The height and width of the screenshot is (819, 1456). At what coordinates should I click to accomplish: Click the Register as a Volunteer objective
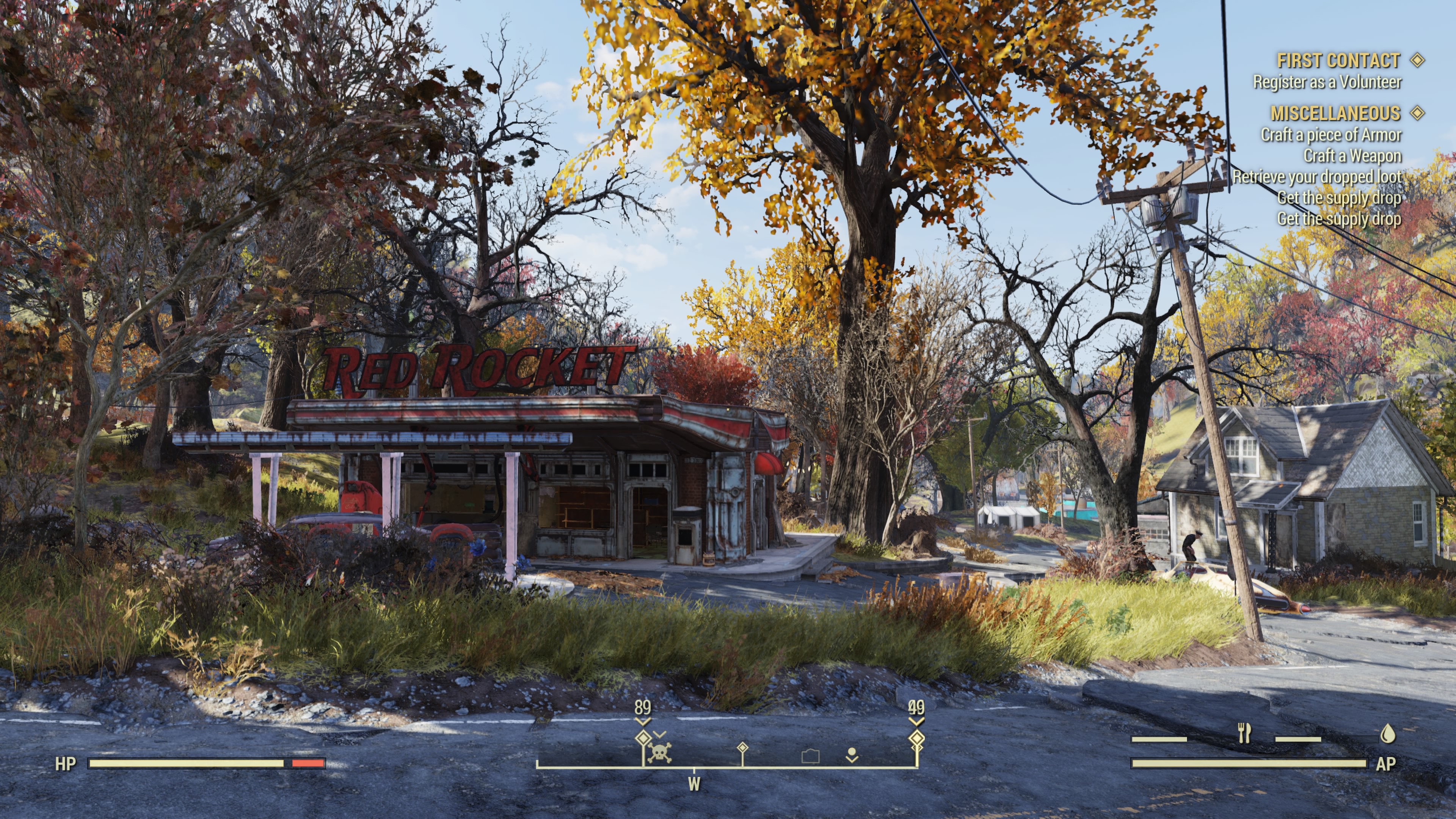click(1327, 83)
